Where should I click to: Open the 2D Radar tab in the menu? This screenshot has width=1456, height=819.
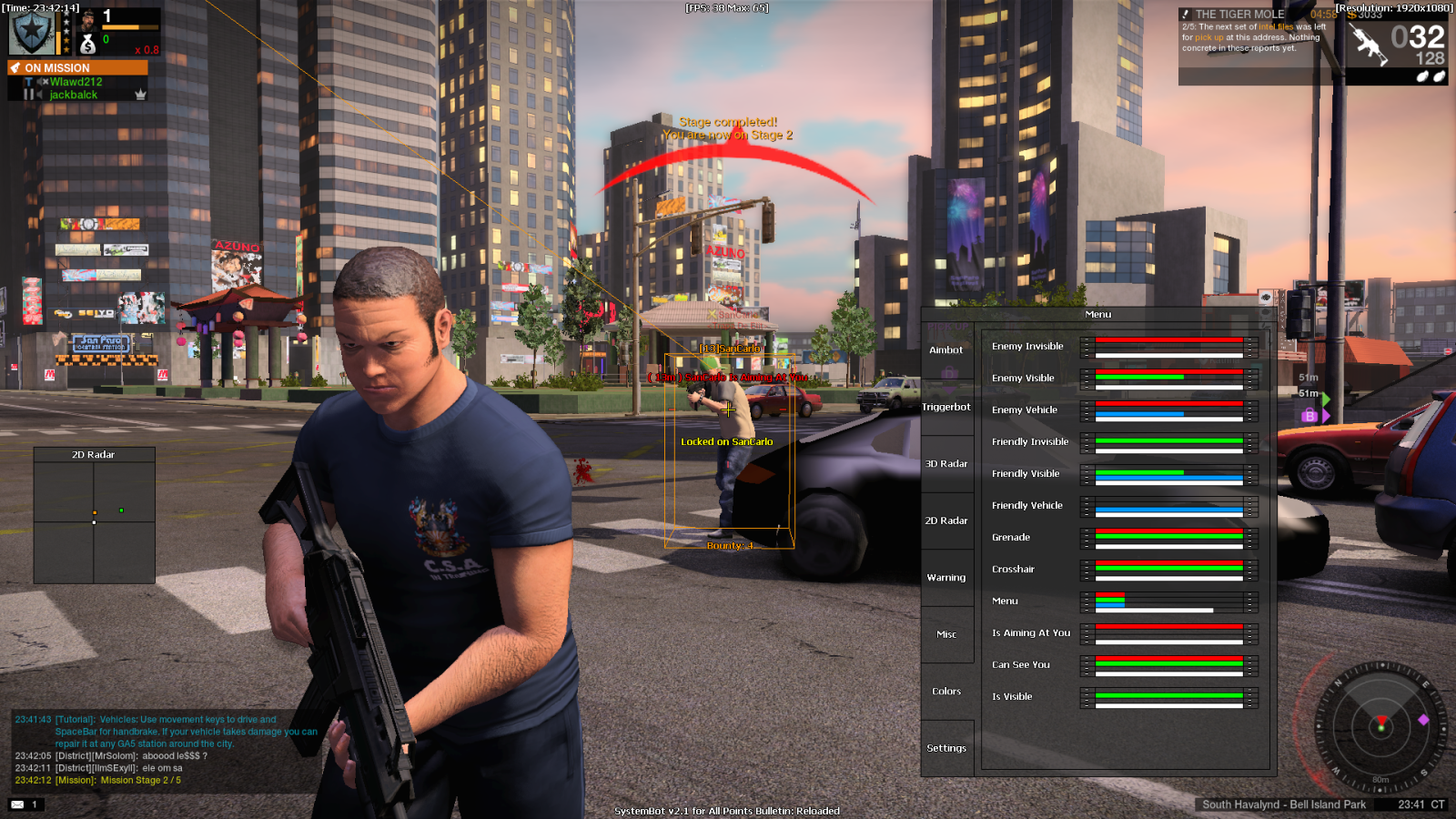pos(946,521)
